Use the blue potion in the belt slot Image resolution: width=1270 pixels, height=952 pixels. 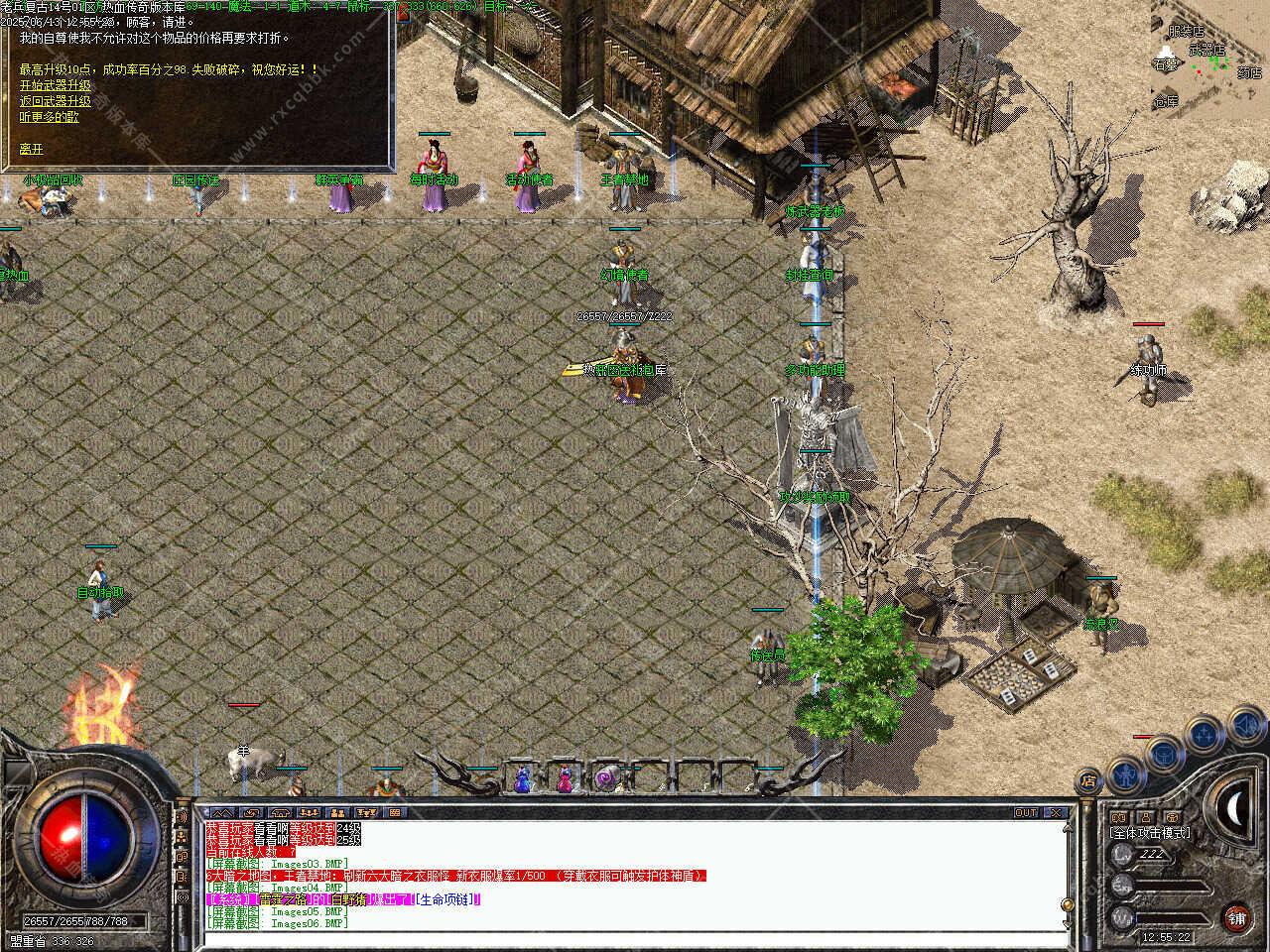tap(523, 779)
